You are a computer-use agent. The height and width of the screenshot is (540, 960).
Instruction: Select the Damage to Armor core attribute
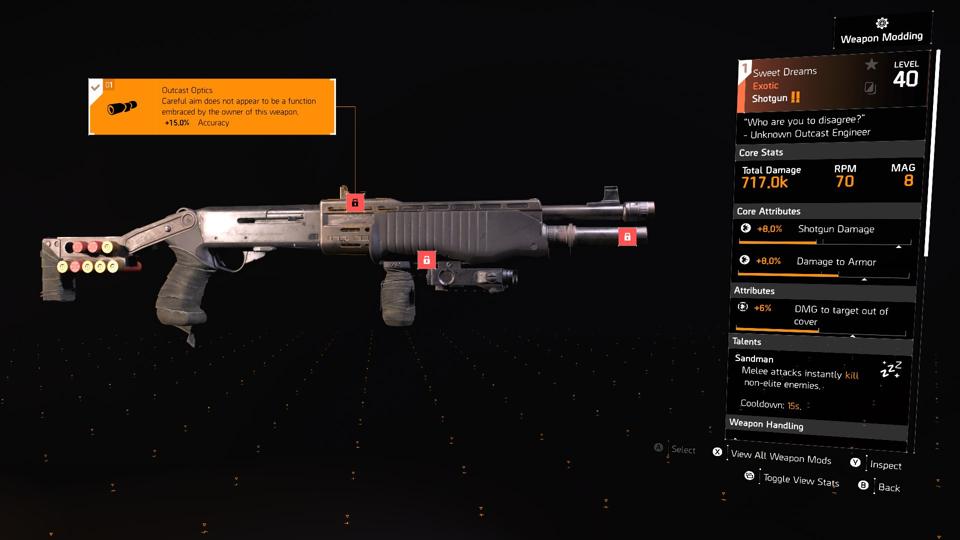[822, 263]
